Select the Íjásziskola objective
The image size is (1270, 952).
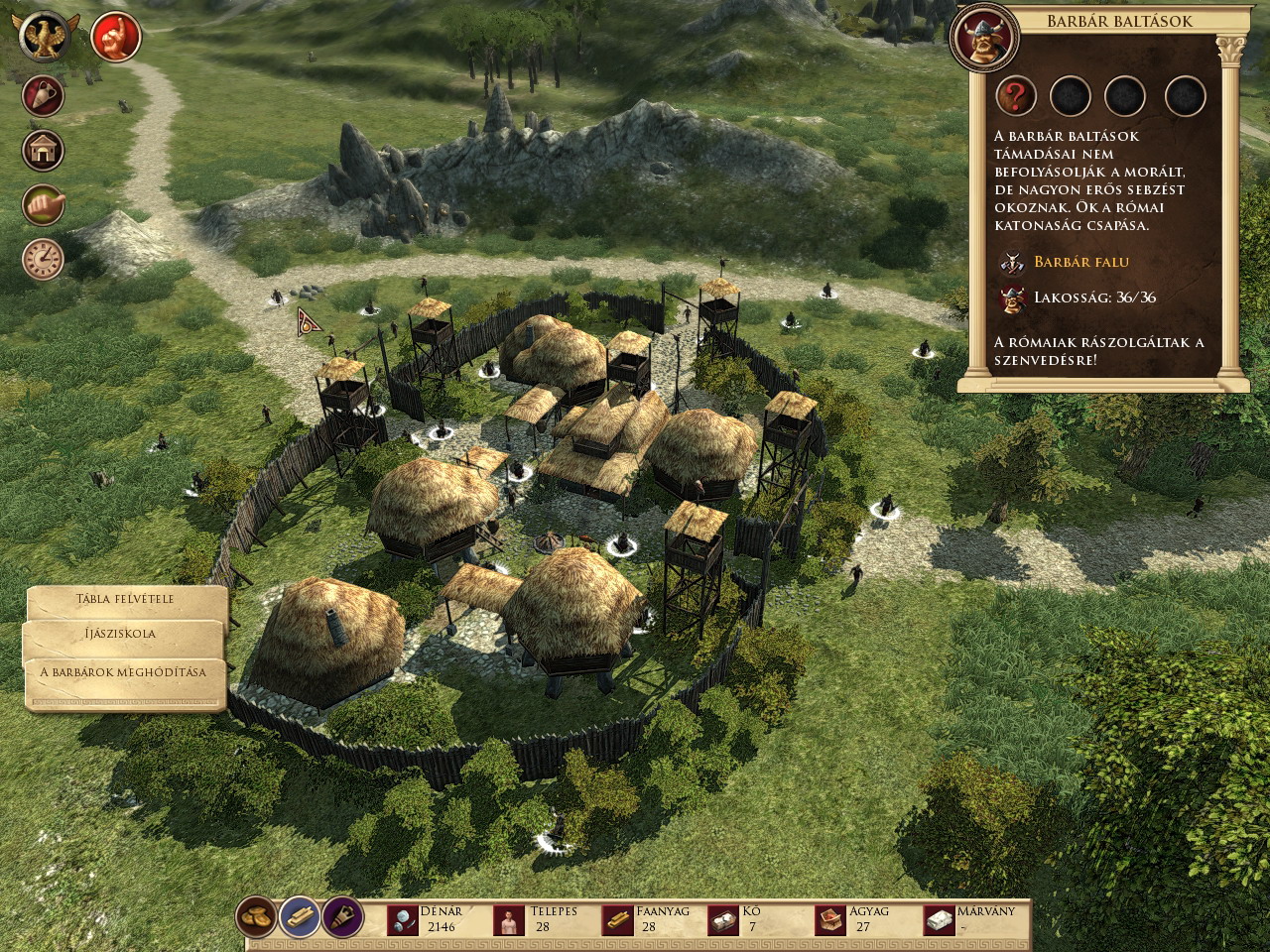pos(120,634)
